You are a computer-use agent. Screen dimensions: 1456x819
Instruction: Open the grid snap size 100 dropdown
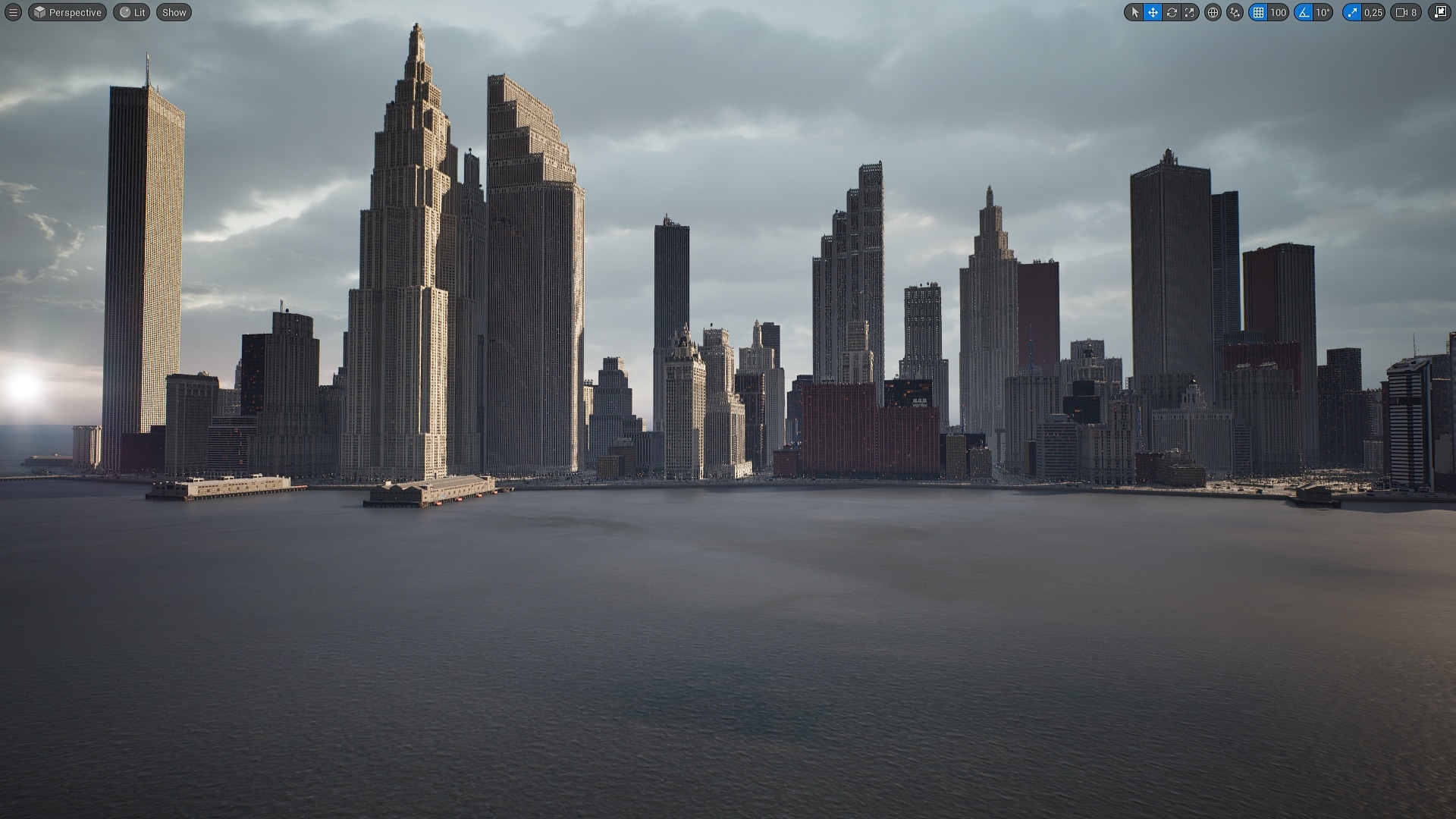click(1279, 12)
